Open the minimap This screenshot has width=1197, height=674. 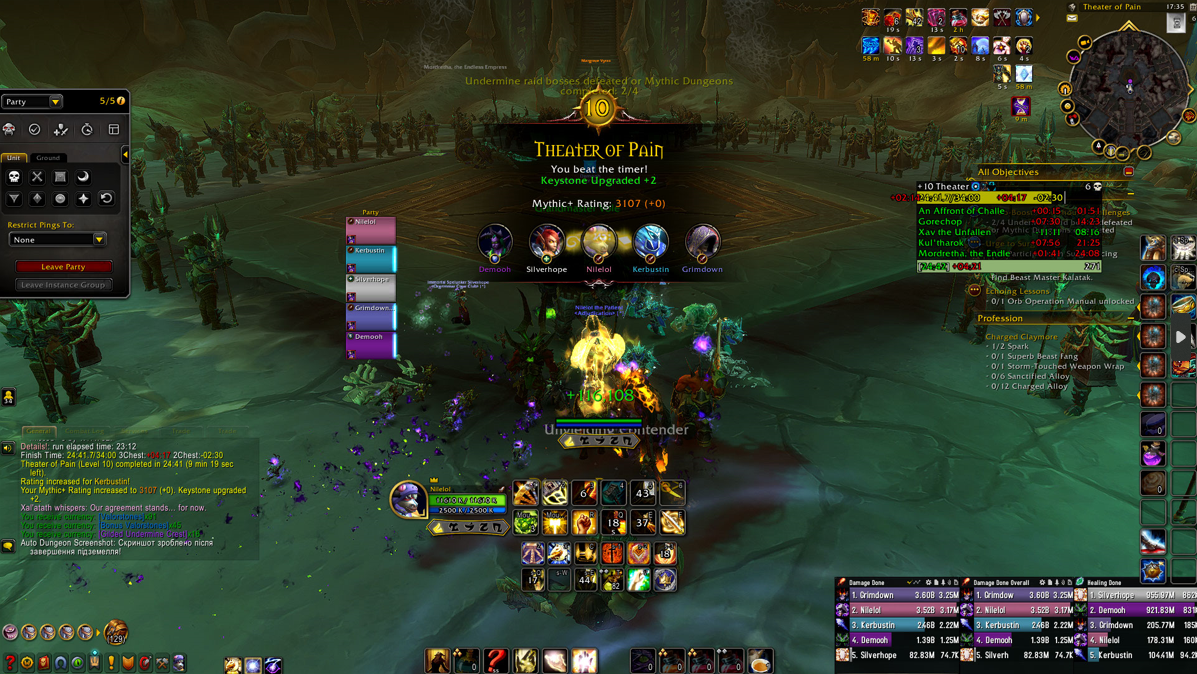click(x=1130, y=88)
